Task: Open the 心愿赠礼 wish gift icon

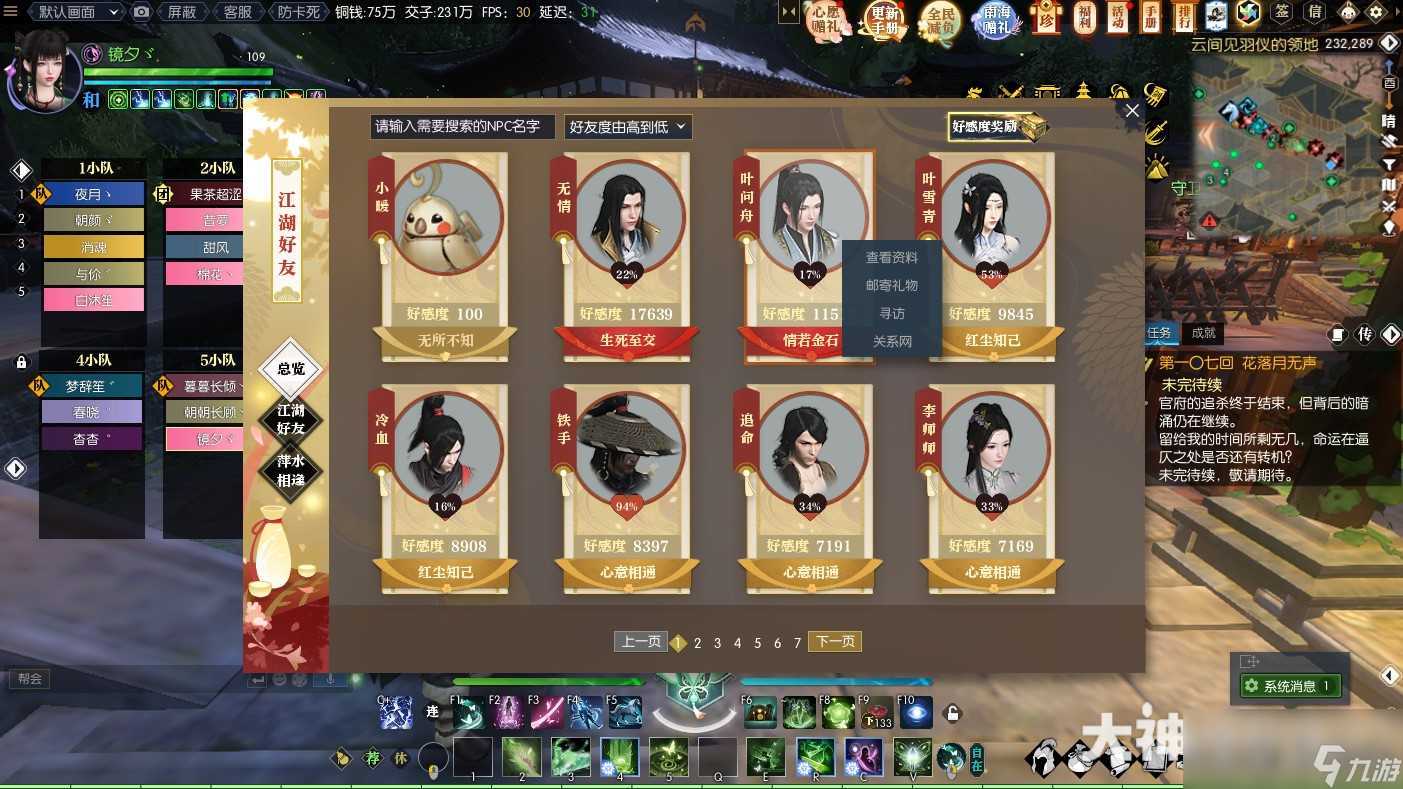Action: point(824,20)
